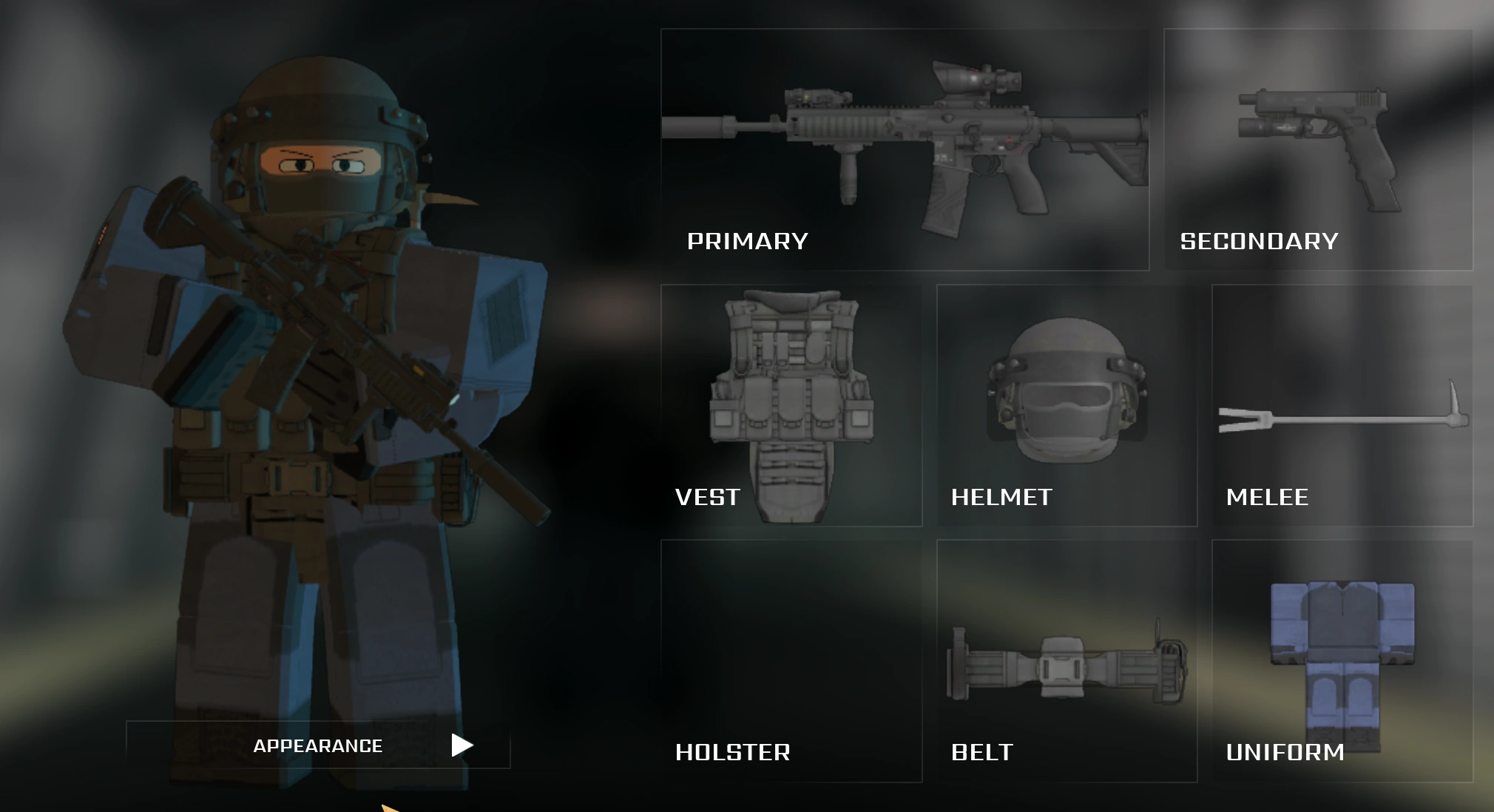
Task: Click the character preview model
Action: point(311,370)
